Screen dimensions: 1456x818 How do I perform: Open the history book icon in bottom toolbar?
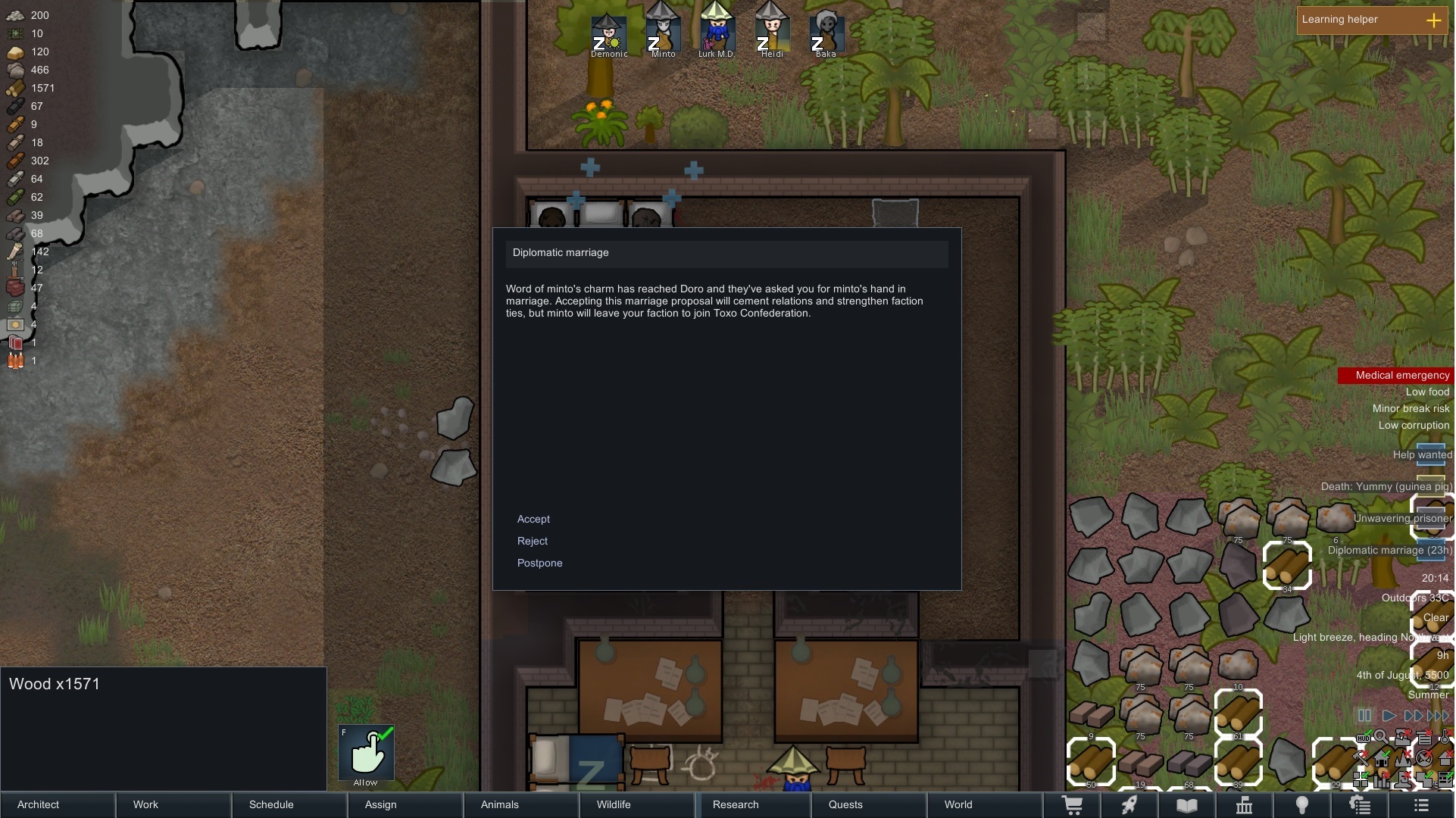coord(1187,805)
